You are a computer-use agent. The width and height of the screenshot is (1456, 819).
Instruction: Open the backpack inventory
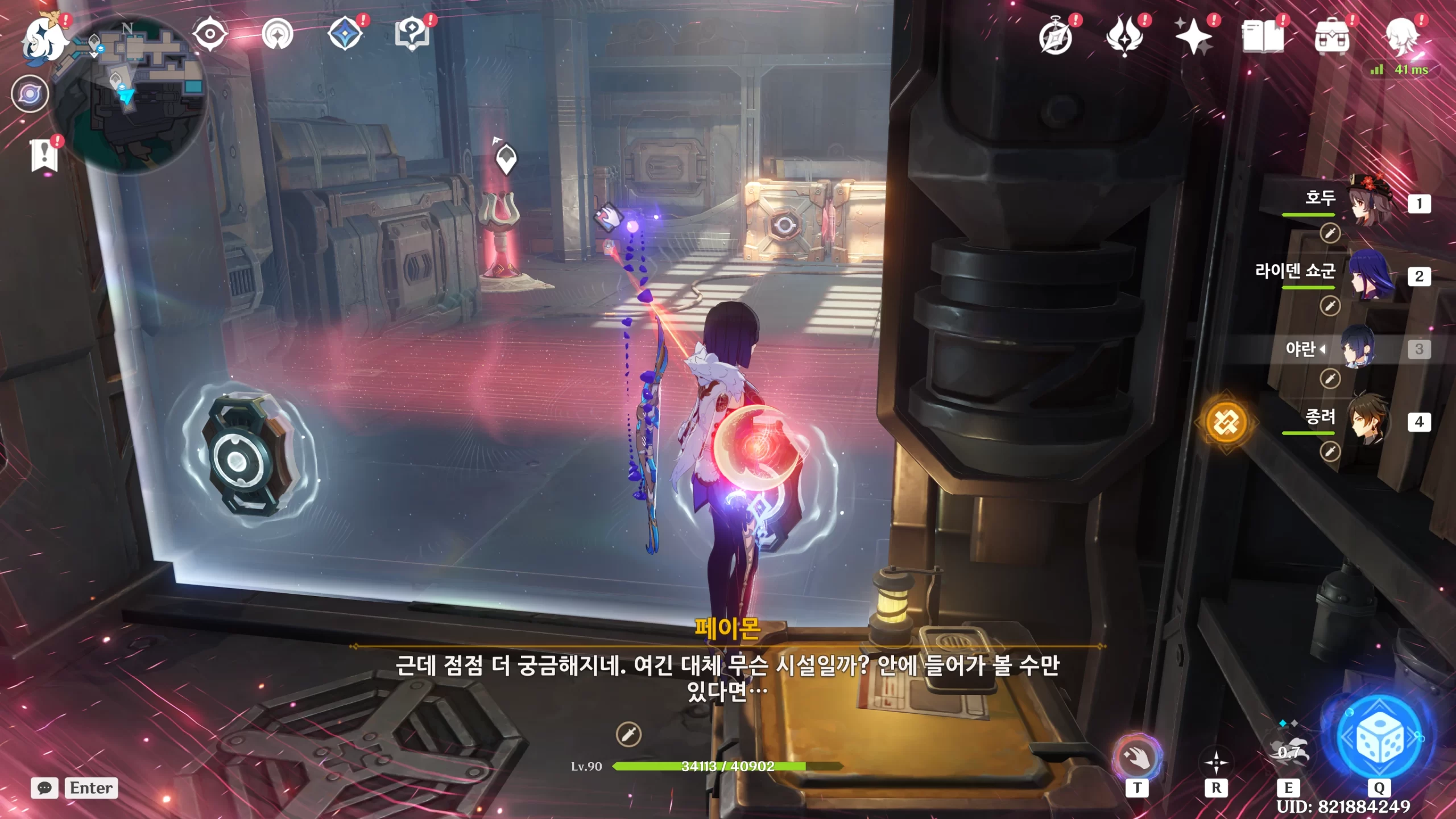click(1332, 38)
